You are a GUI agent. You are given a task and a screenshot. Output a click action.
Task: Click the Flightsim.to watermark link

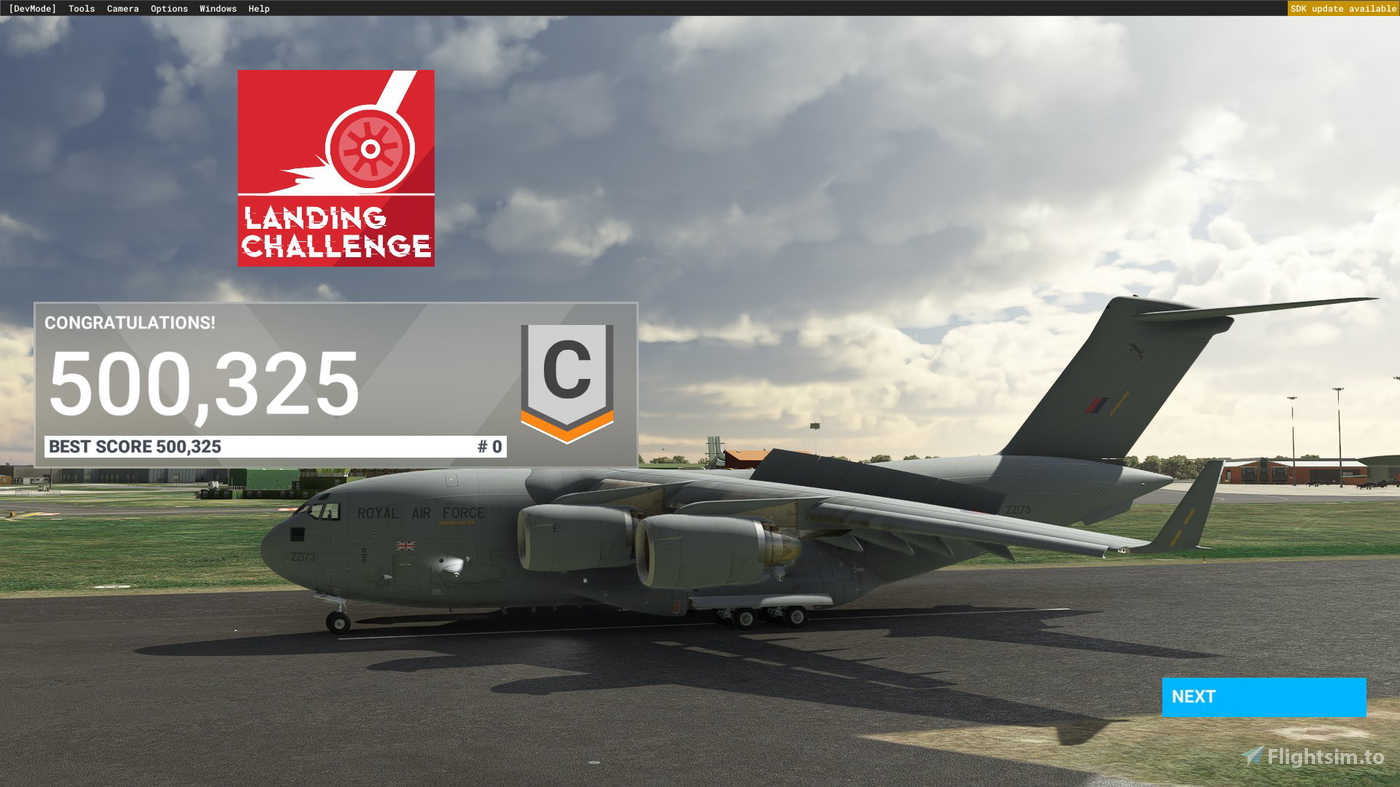[1315, 757]
